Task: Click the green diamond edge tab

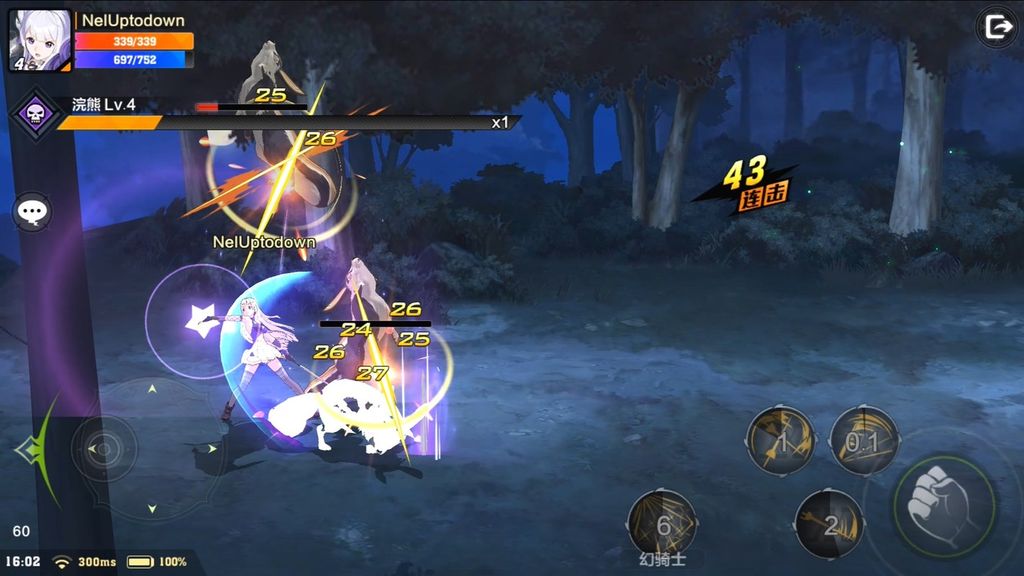Action: tap(26, 449)
